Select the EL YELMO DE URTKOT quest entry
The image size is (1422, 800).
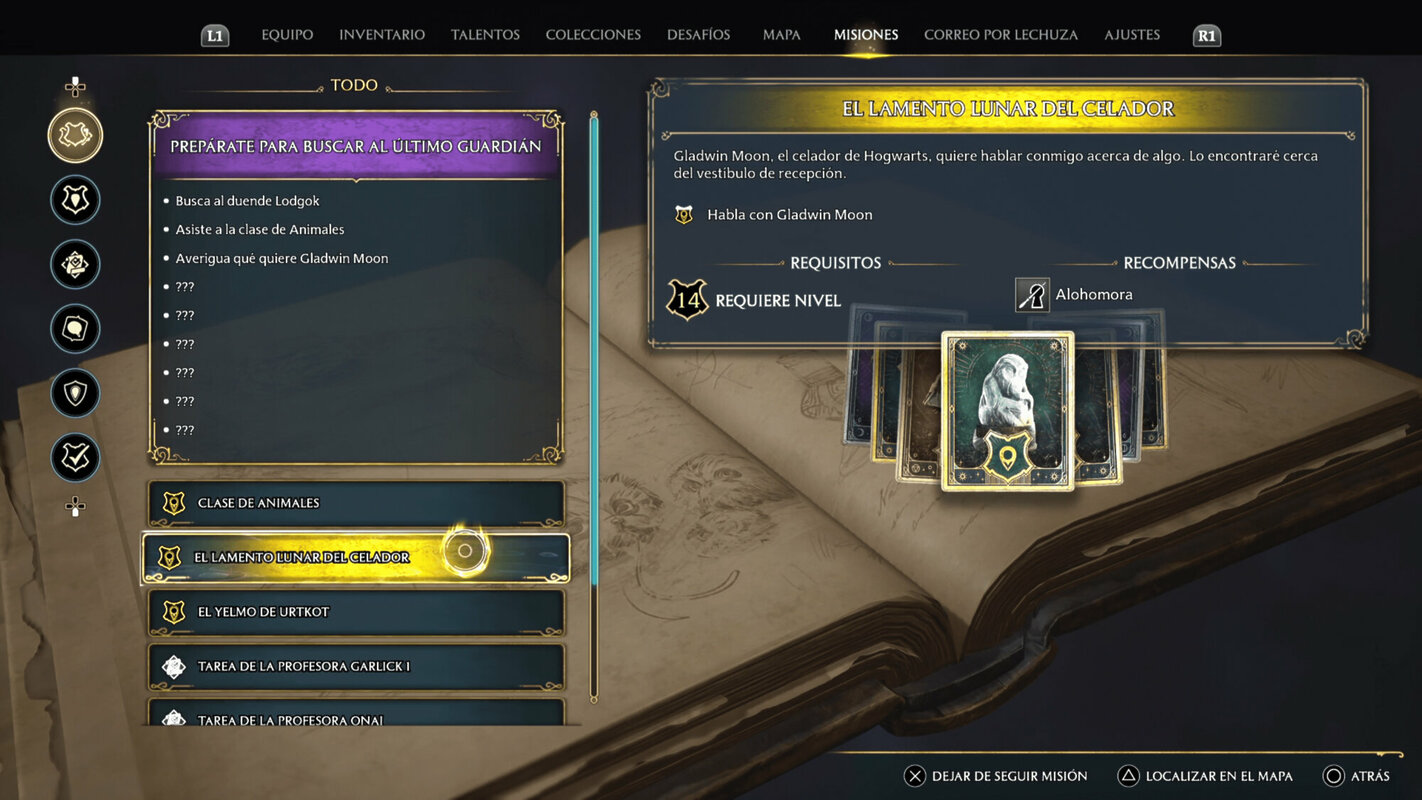(355, 611)
